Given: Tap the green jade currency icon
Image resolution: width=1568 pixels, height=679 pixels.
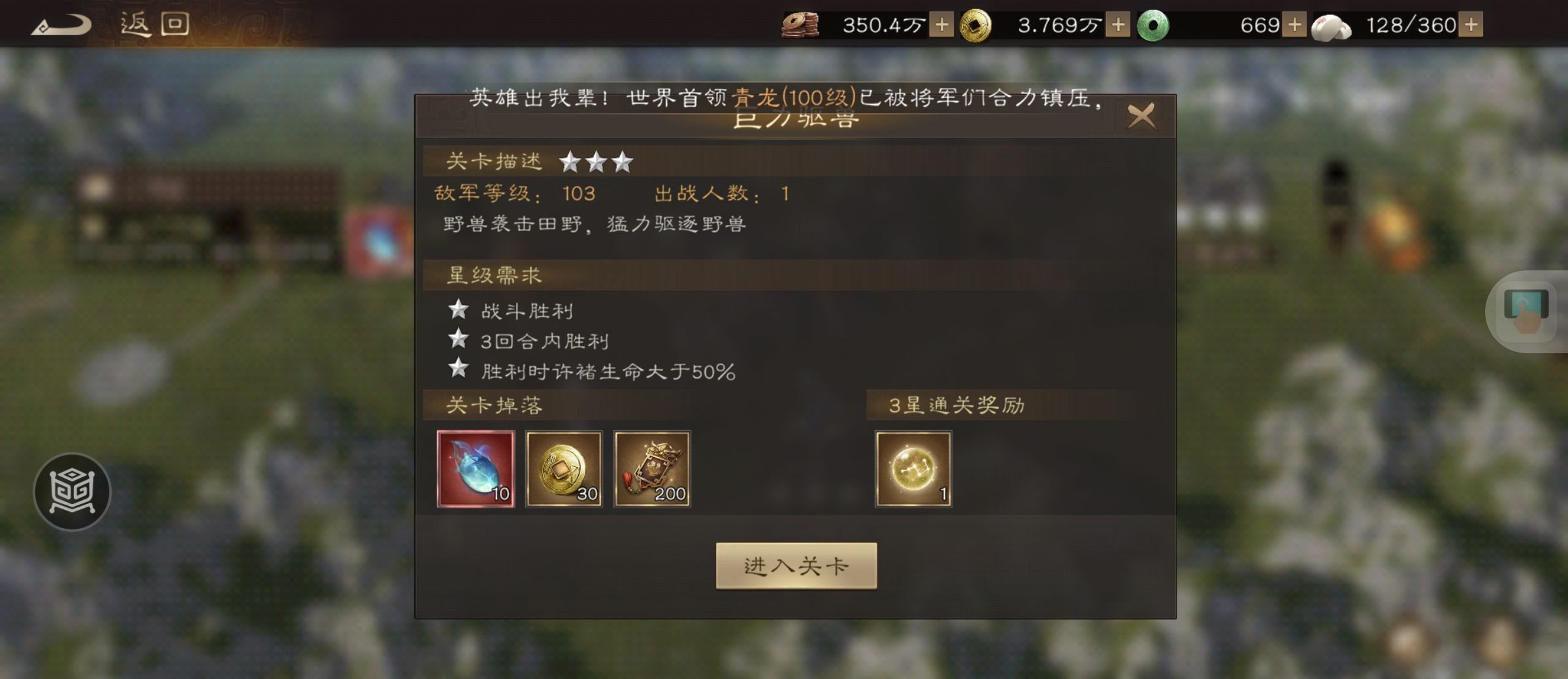Looking at the screenshot, I should coord(1155,25).
